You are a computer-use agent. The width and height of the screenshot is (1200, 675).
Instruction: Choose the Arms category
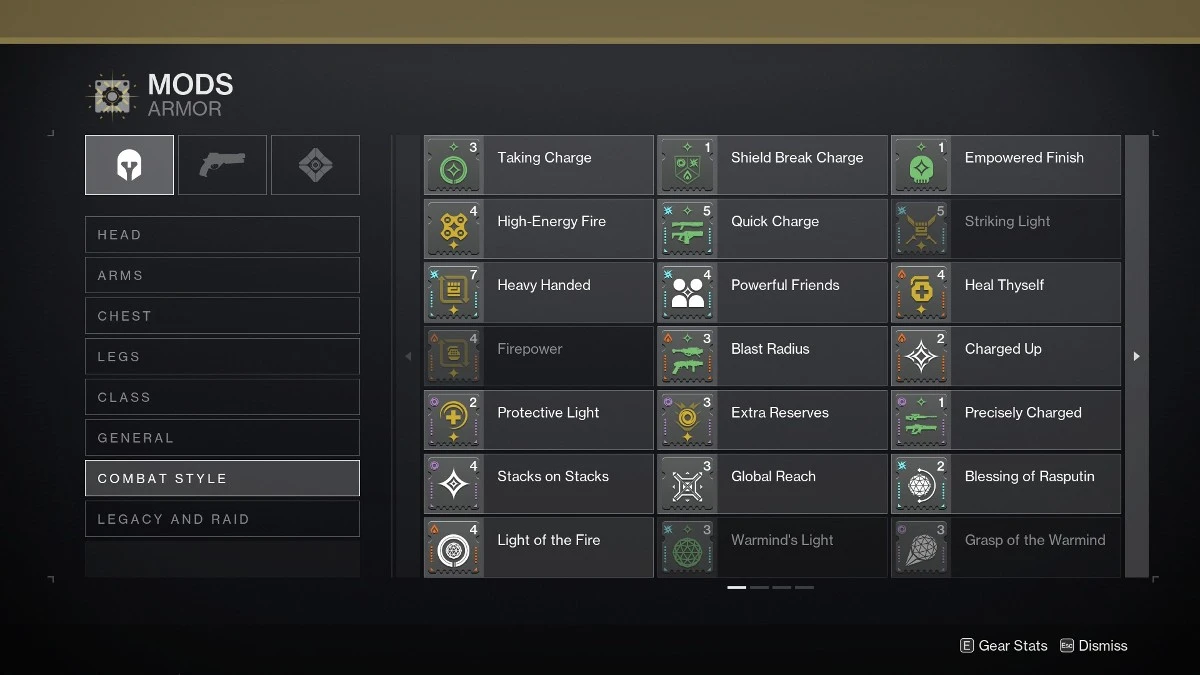222,275
